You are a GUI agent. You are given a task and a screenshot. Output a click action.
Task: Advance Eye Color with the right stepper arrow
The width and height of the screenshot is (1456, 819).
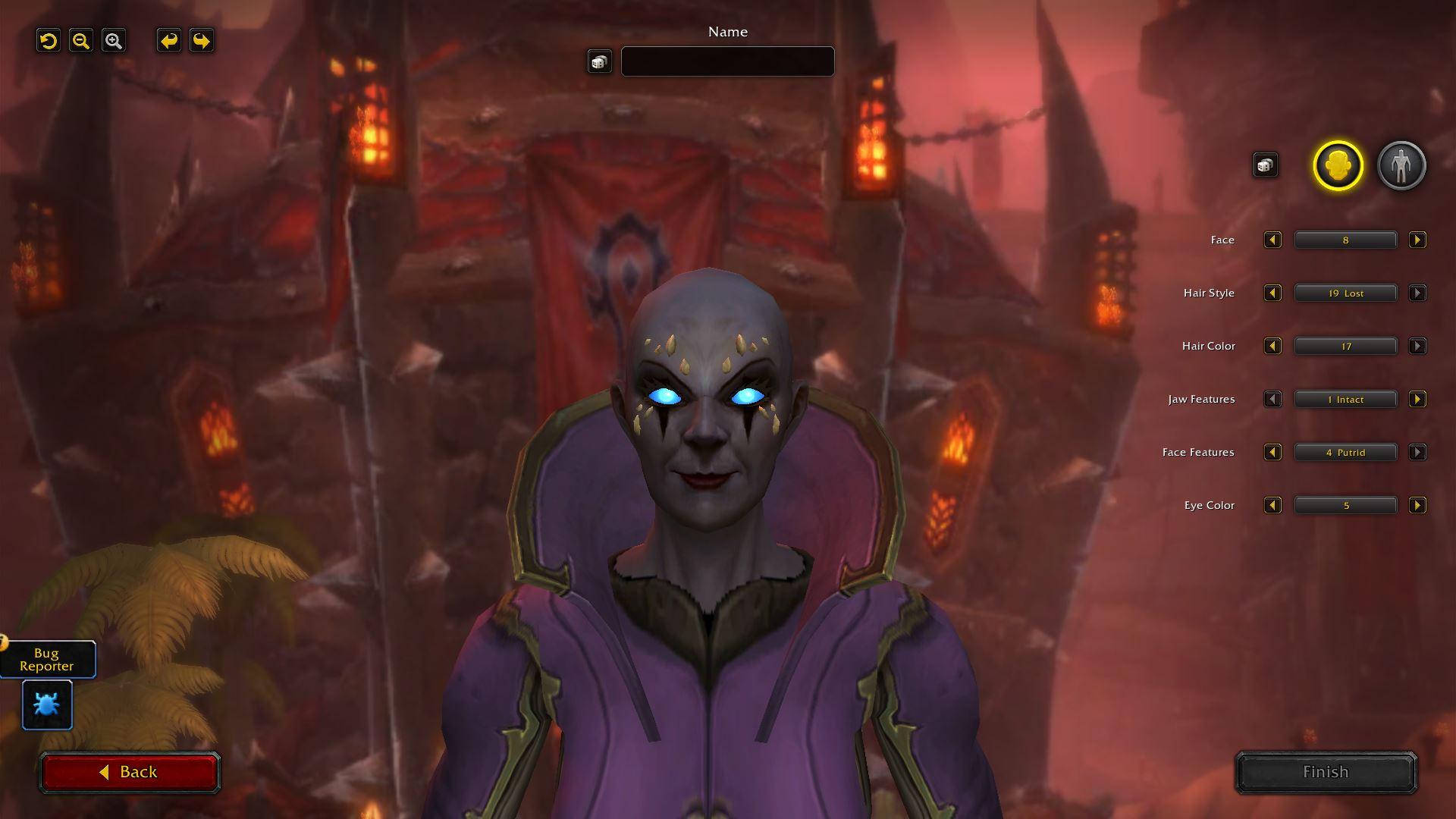click(1417, 505)
